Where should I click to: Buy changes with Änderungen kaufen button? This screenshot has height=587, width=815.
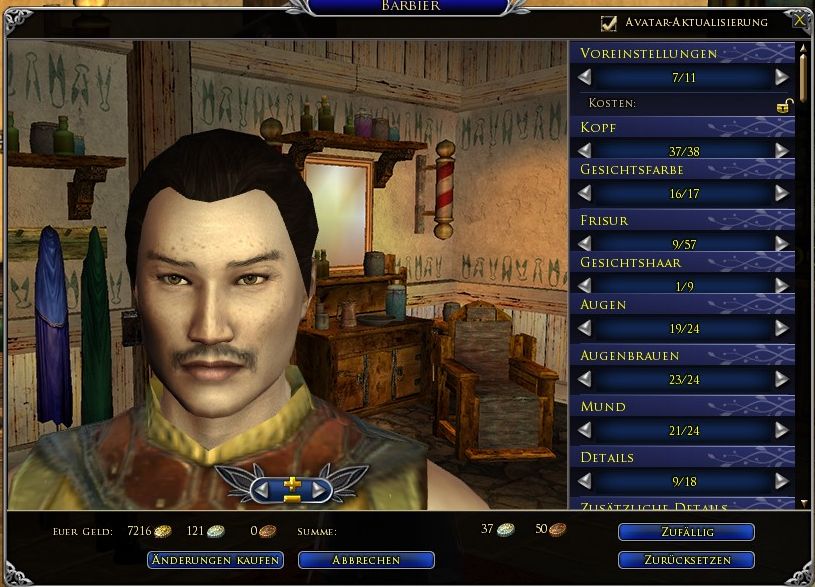point(215,560)
